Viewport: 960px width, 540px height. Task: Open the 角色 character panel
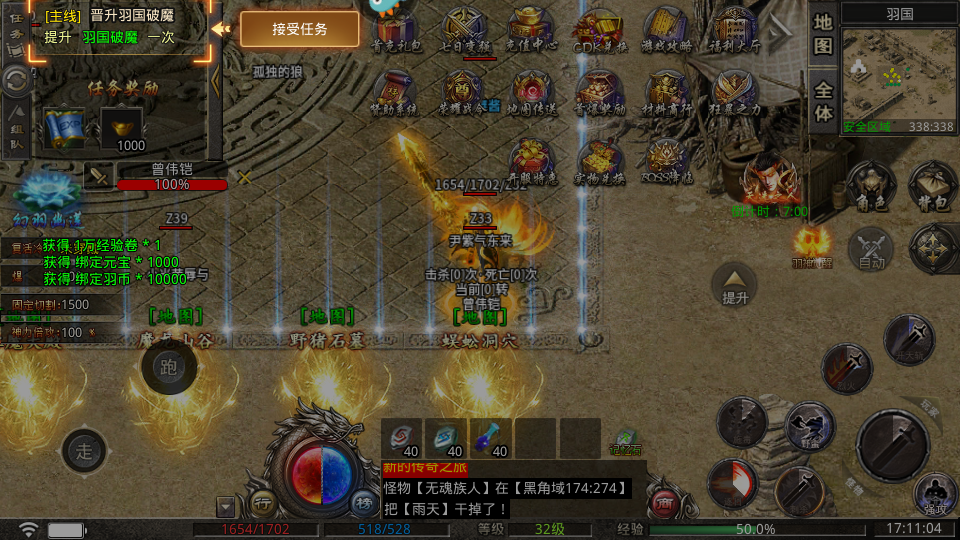[867, 185]
